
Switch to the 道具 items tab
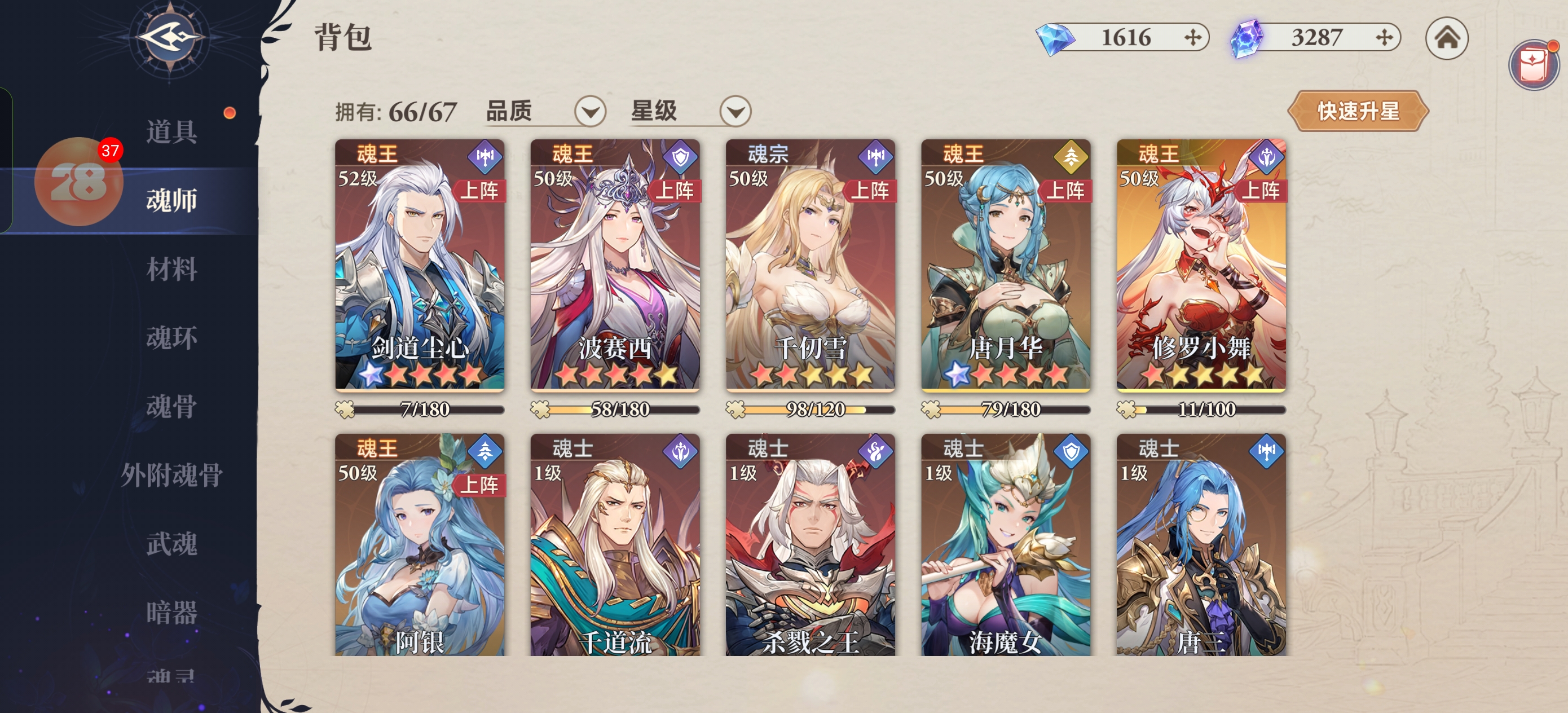[x=171, y=131]
